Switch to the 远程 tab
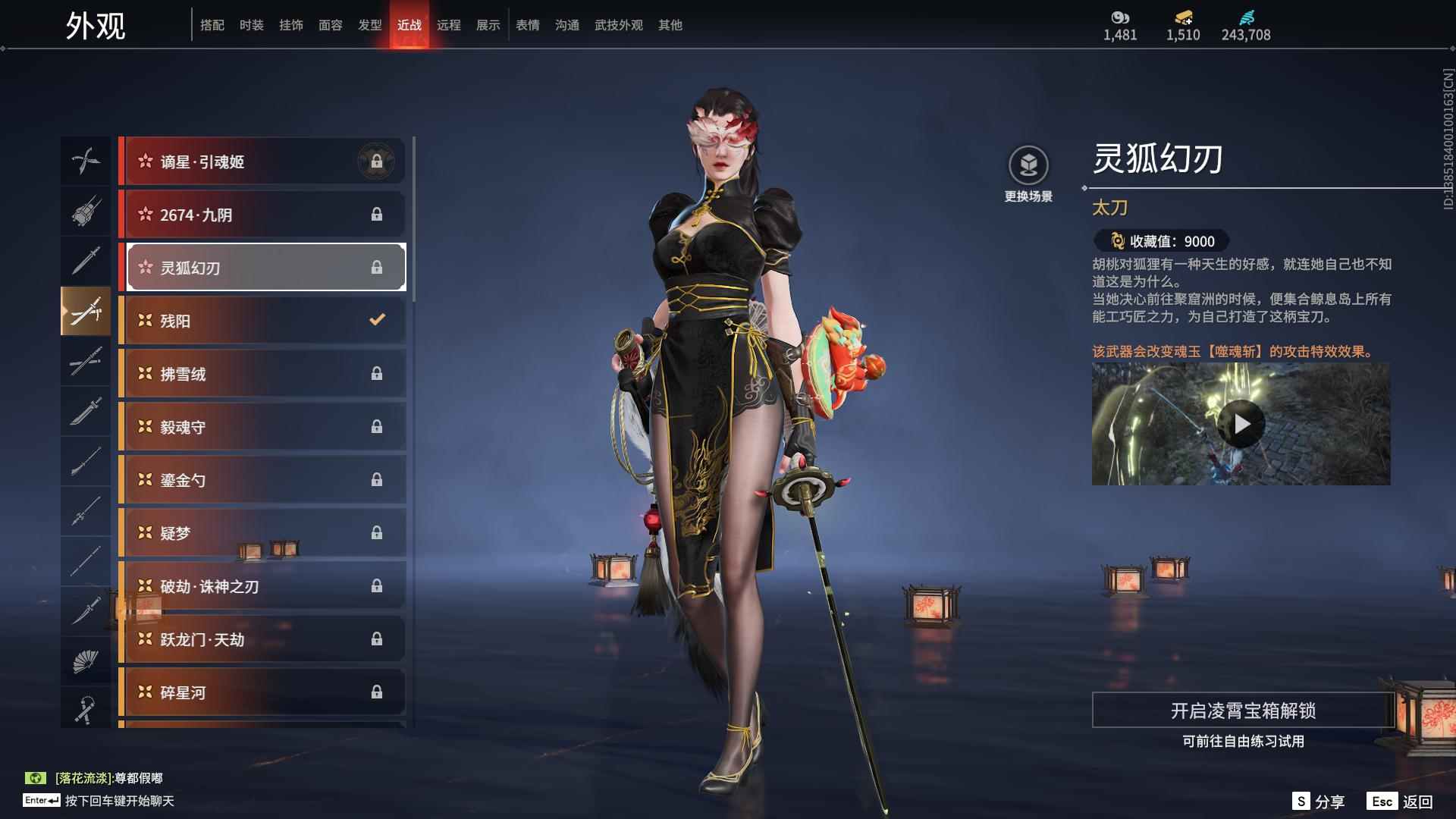 (x=450, y=24)
